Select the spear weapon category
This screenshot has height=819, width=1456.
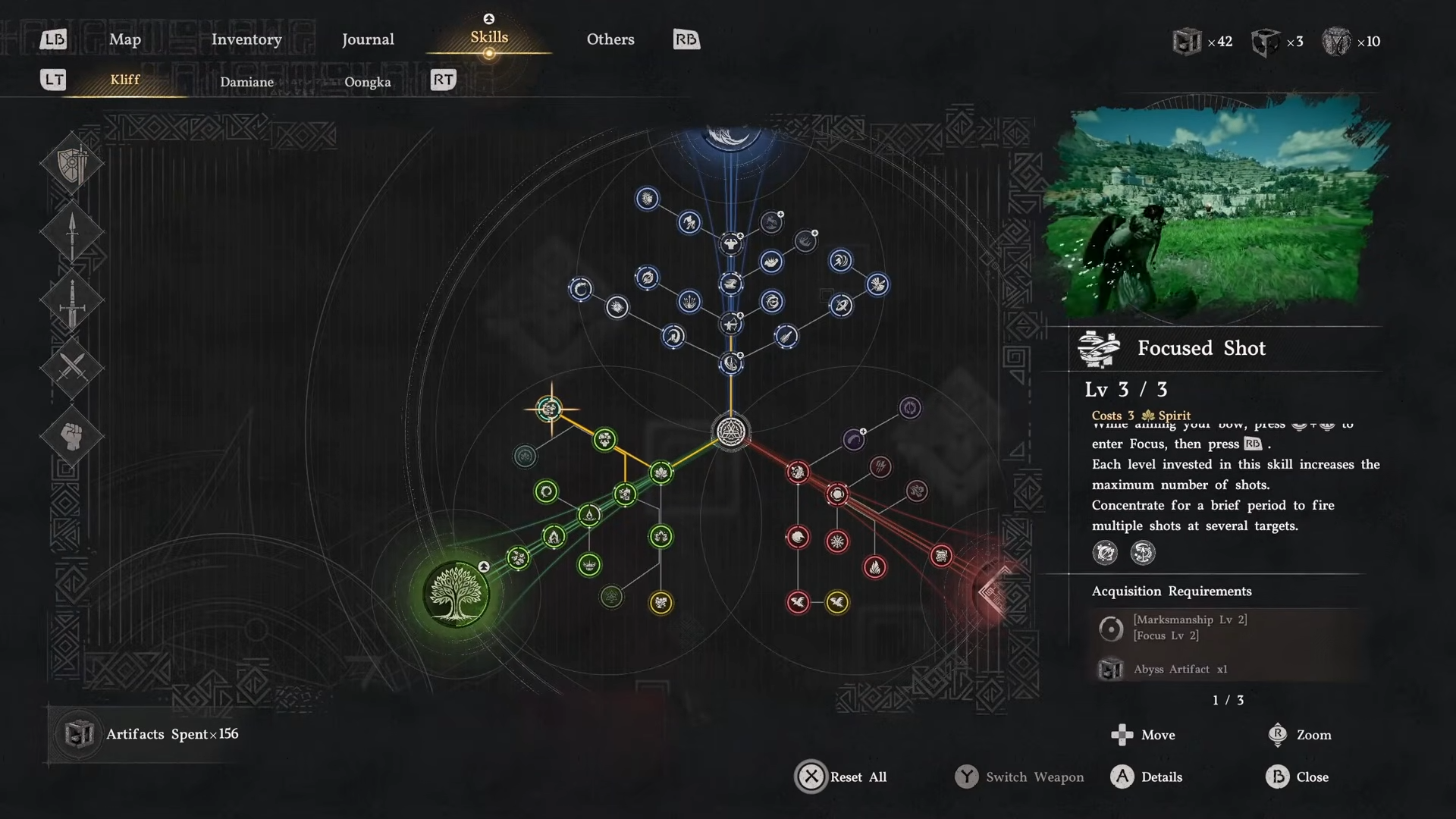pos(72,232)
